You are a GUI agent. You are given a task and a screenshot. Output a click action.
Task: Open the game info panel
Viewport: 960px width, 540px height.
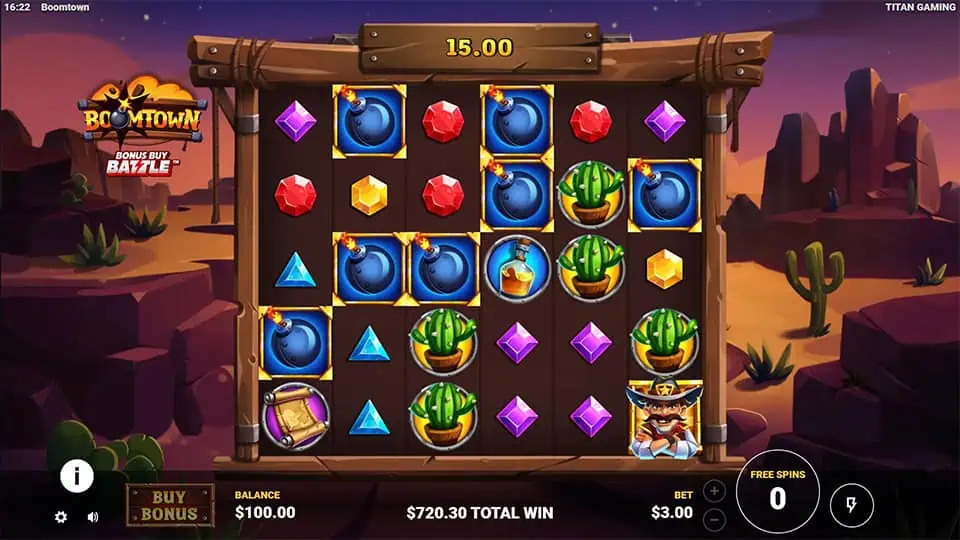click(x=77, y=476)
